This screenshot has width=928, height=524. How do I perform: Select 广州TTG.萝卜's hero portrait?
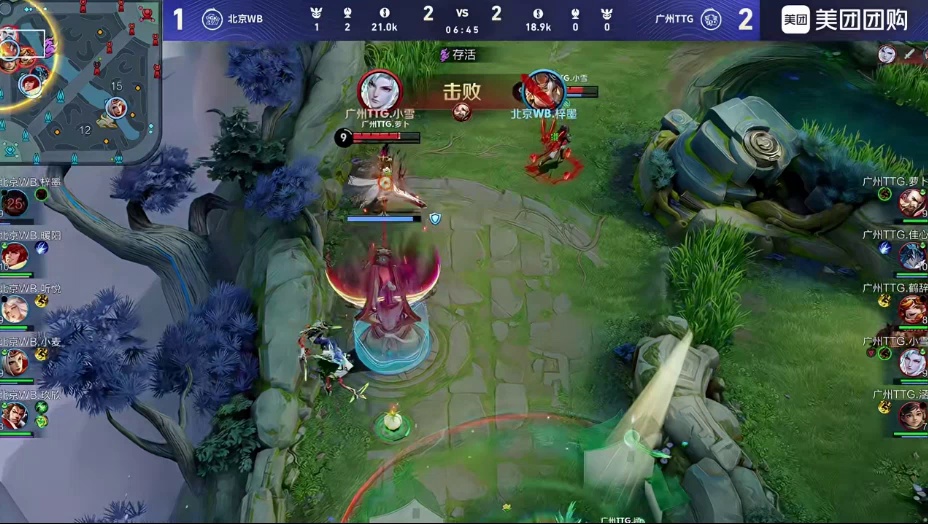(x=911, y=203)
